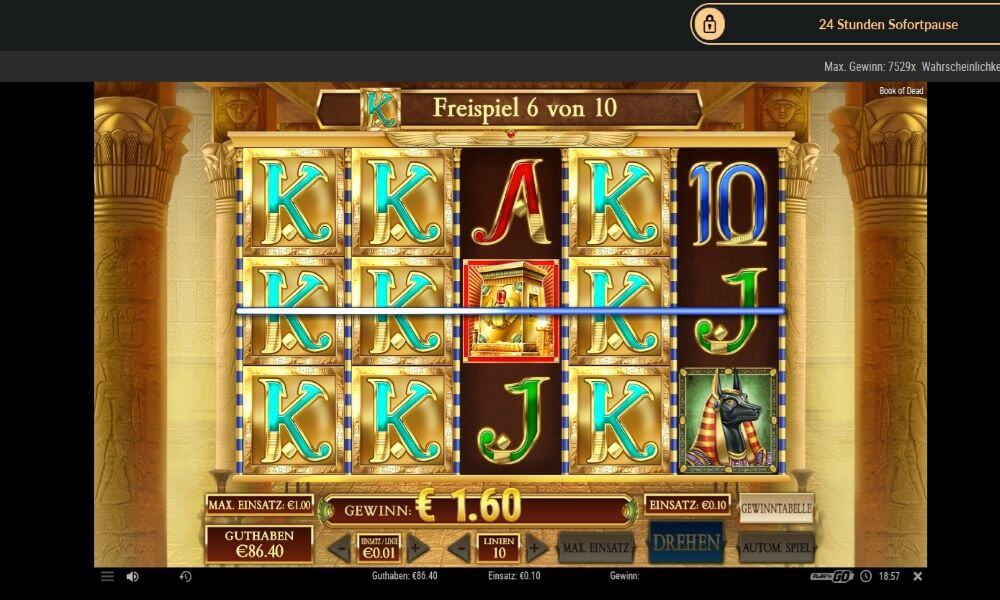Spin the reels with the Drehen button
1000x600 pixels.
(686, 543)
